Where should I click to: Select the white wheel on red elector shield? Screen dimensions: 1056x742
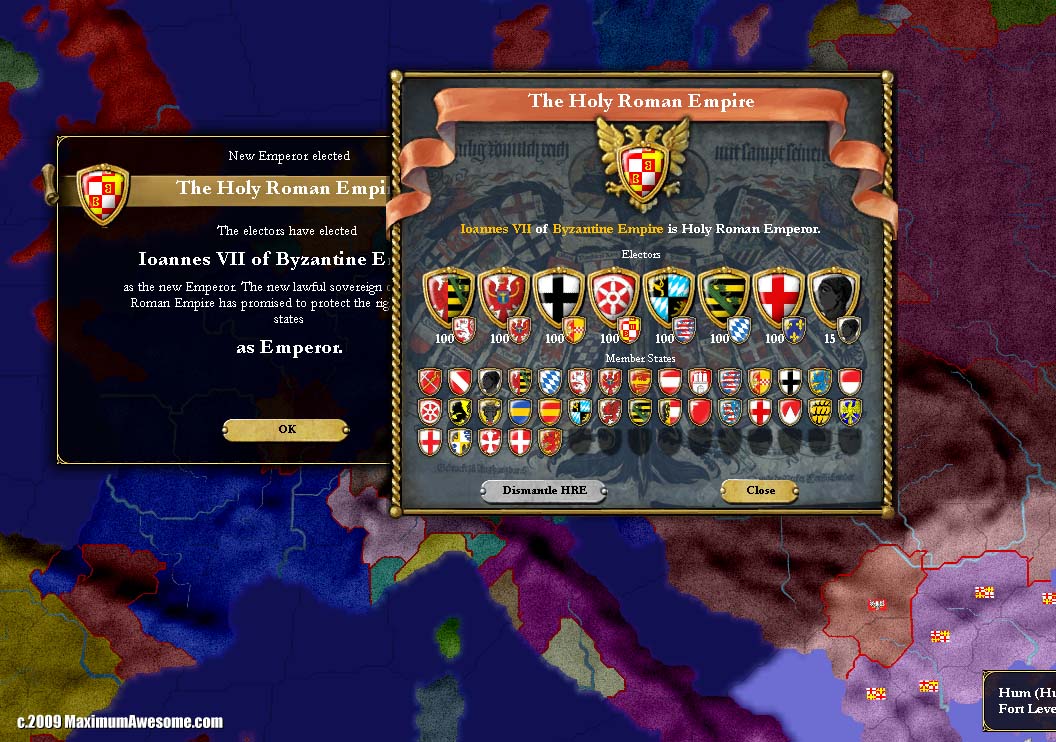(612, 297)
